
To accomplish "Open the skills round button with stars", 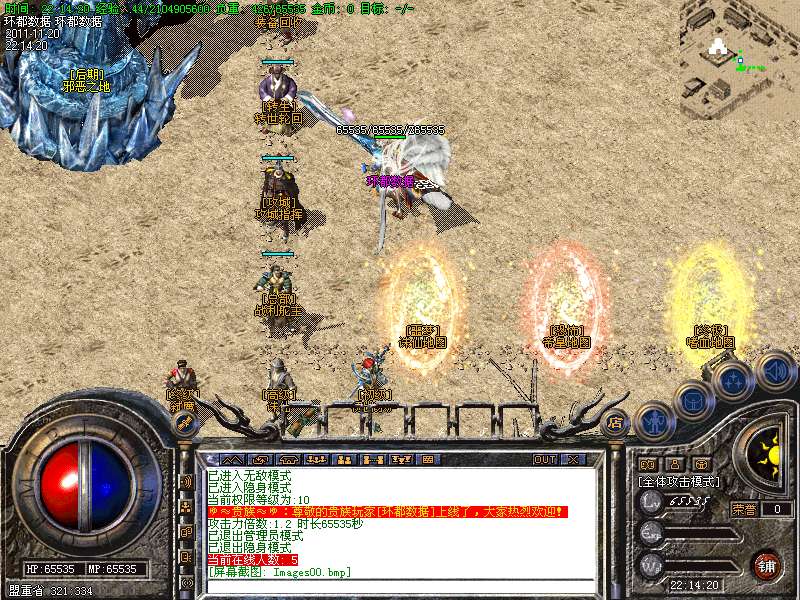I will click(733, 380).
